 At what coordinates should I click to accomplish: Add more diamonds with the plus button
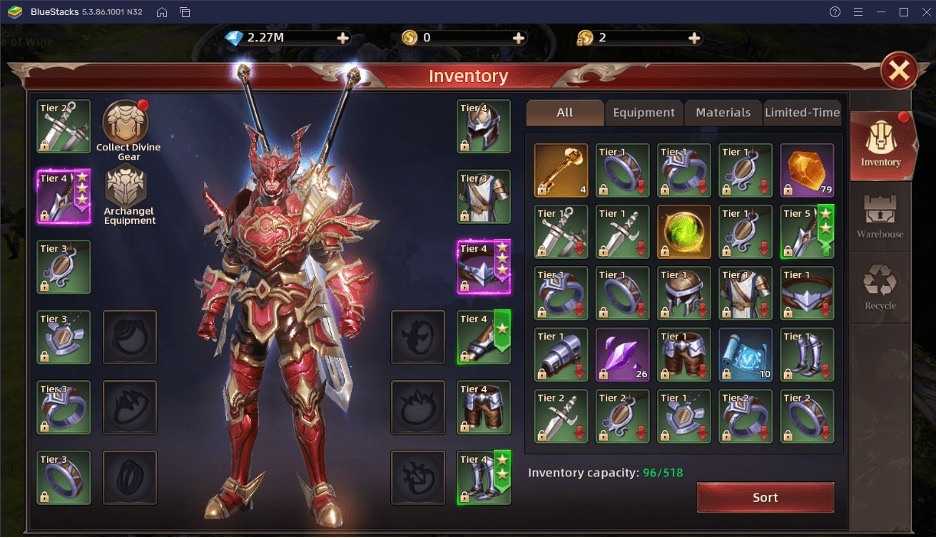pos(343,38)
